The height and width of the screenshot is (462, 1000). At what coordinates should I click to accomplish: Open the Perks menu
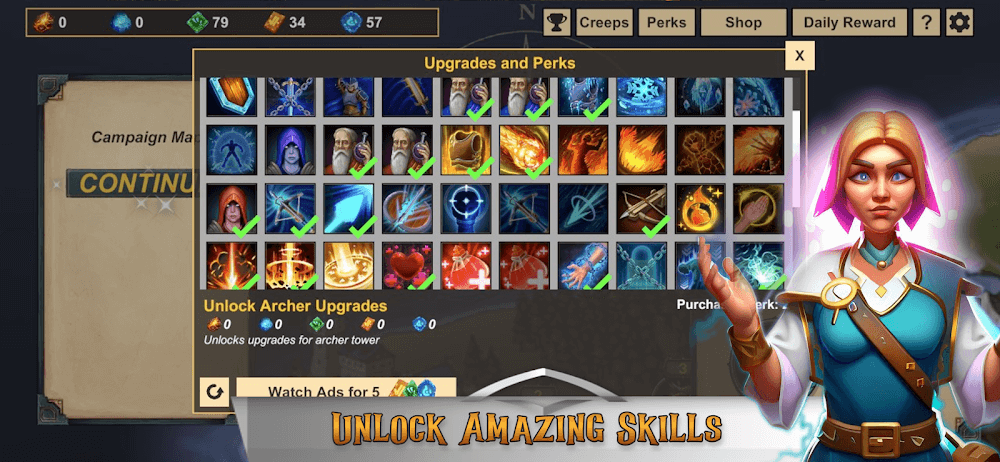[x=666, y=22]
